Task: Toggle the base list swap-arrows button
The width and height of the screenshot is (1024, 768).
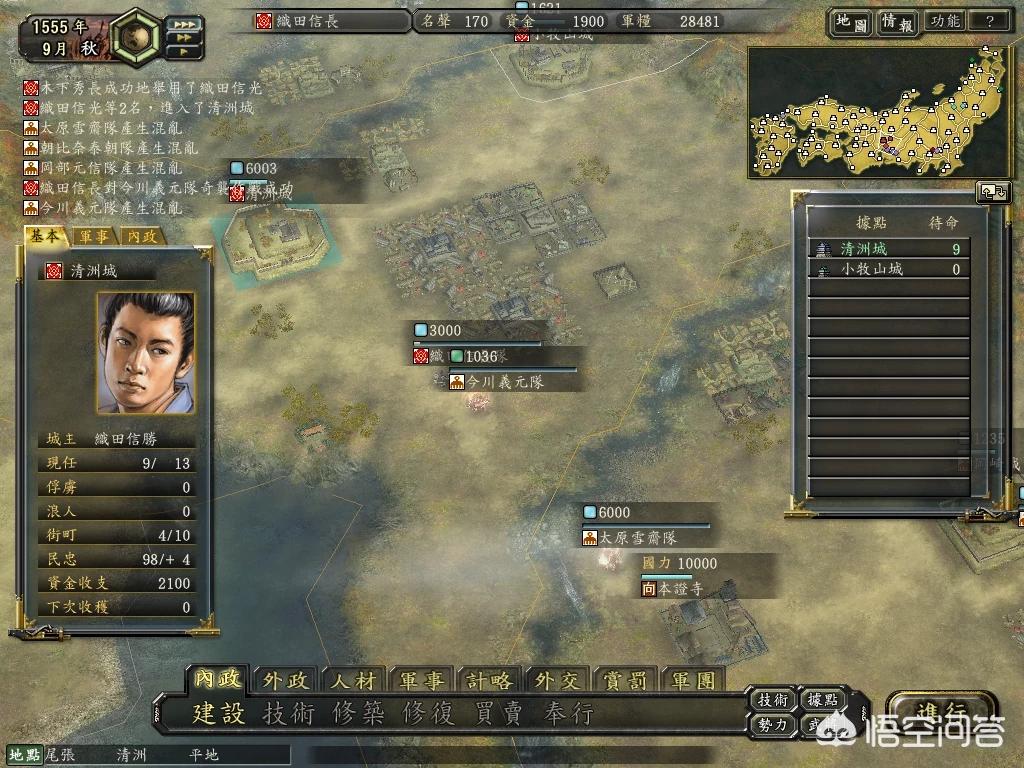Action: [x=991, y=191]
